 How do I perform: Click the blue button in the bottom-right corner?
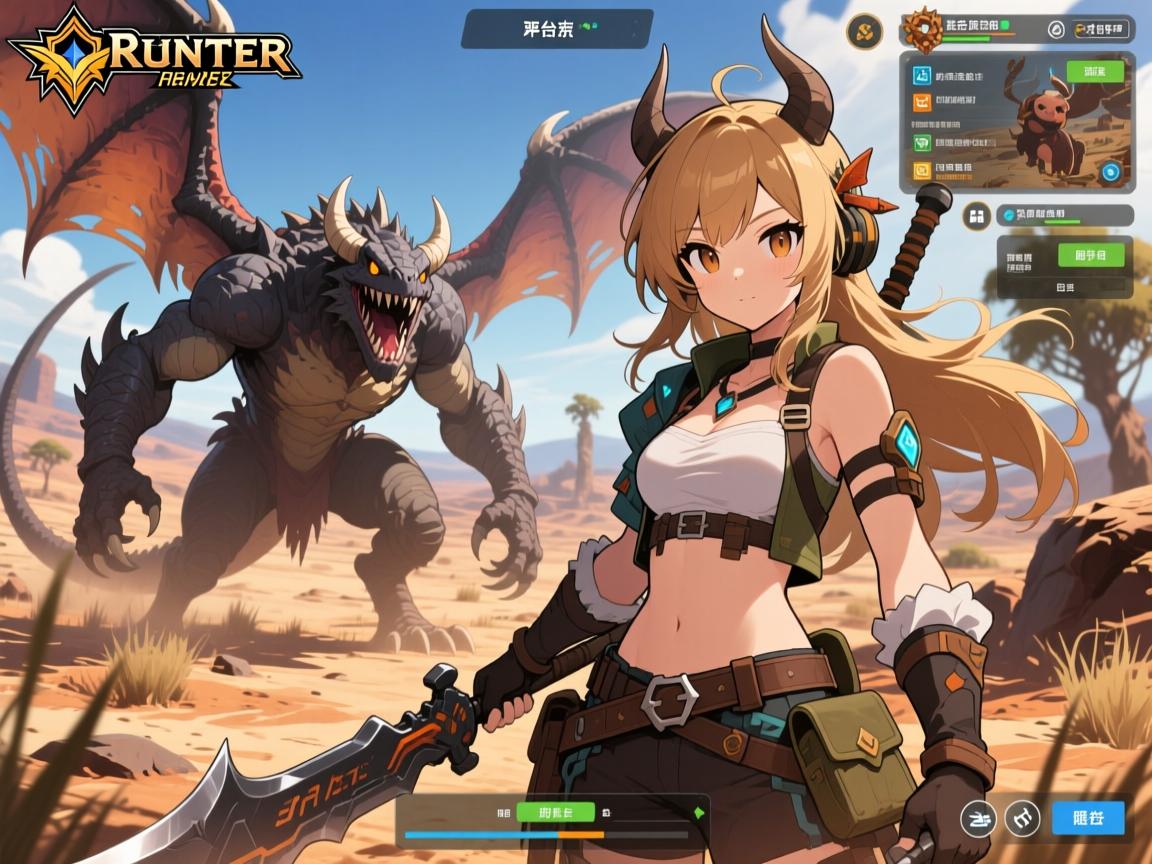click(1088, 818)
